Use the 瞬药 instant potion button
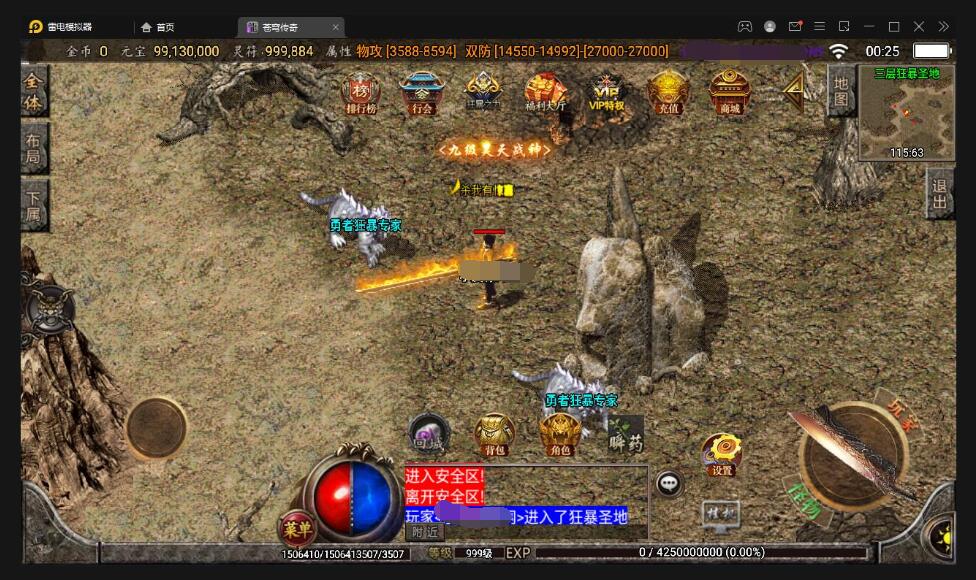 click(x=626, y=434)
